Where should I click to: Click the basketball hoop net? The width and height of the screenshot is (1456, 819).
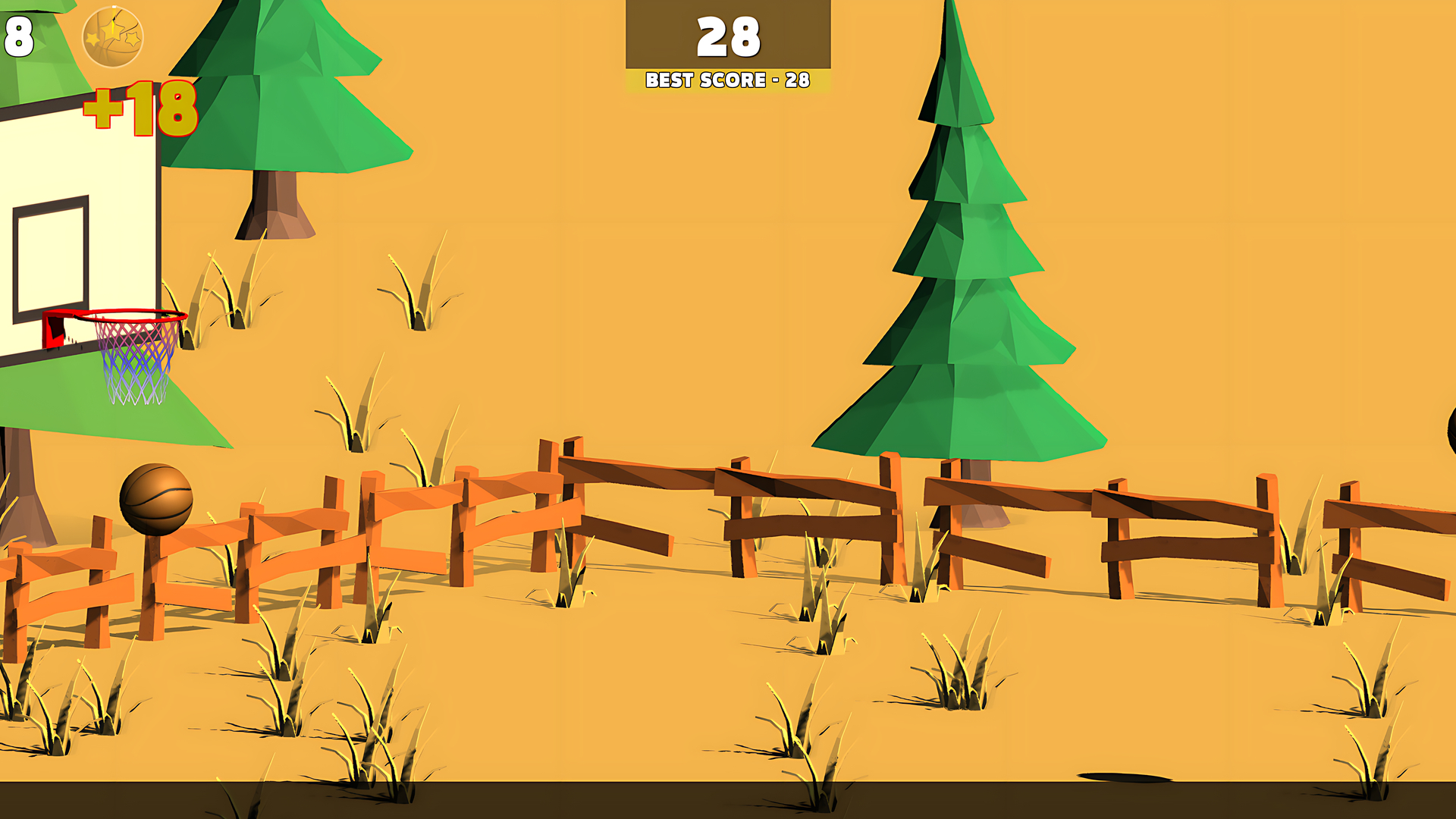click(x=130, y=364)
